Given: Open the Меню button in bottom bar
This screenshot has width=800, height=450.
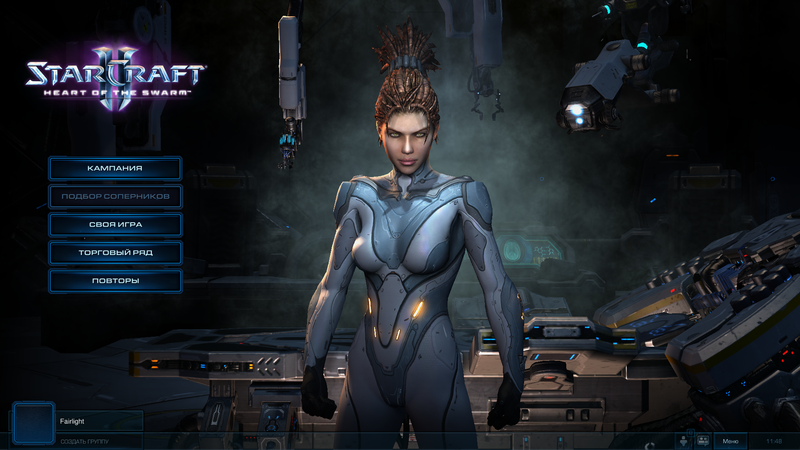Looking at the screenshot, I should point(730,440).
